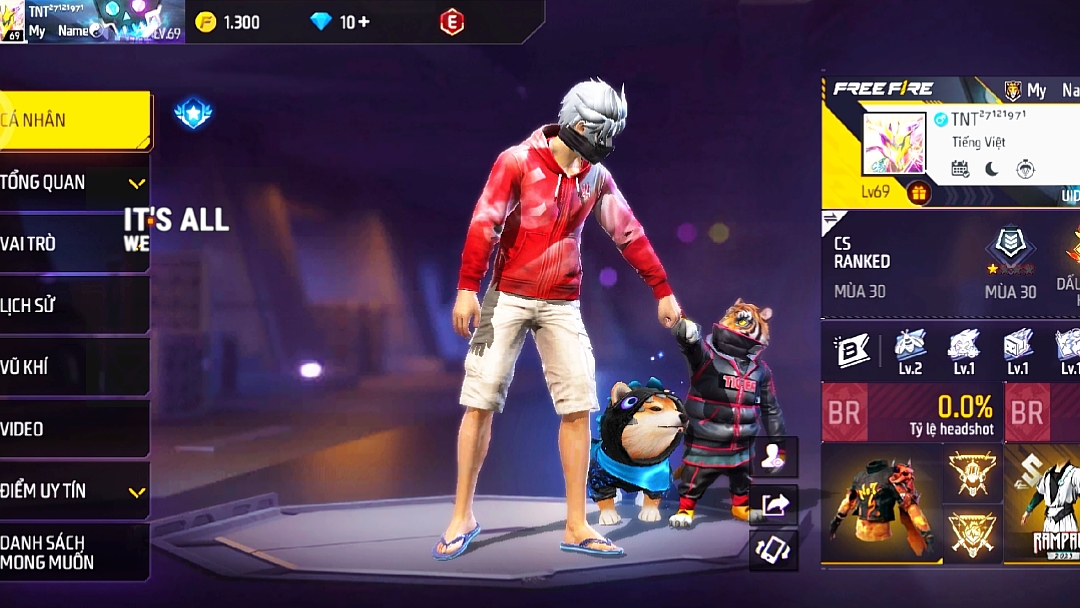
Task: Click the blue star badge icon
Action: (x=193, y=113)
